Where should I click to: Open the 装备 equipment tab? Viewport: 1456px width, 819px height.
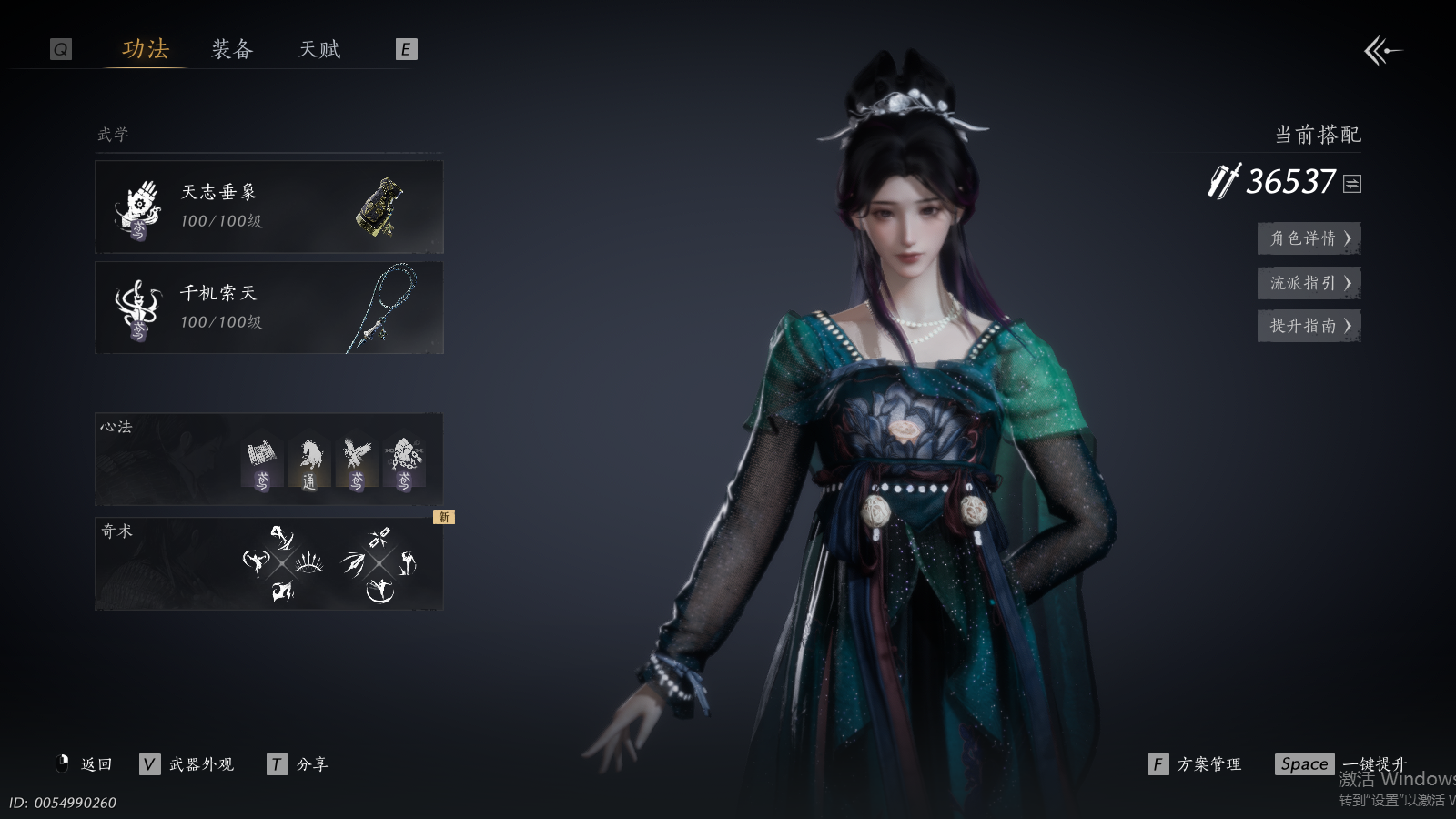(232, 49)
